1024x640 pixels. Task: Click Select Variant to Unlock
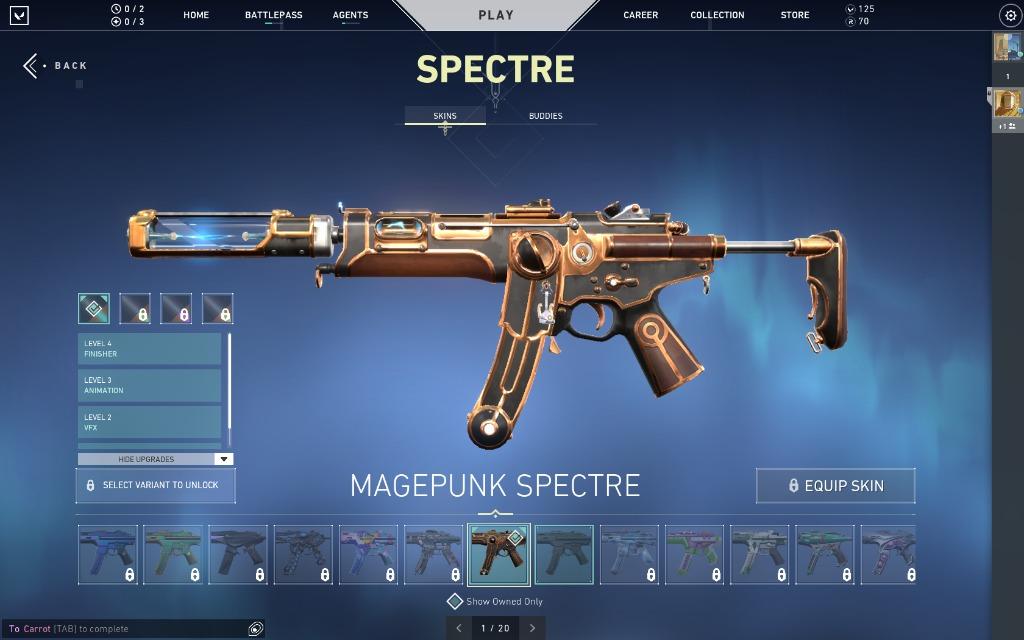(x=156, y=485)
